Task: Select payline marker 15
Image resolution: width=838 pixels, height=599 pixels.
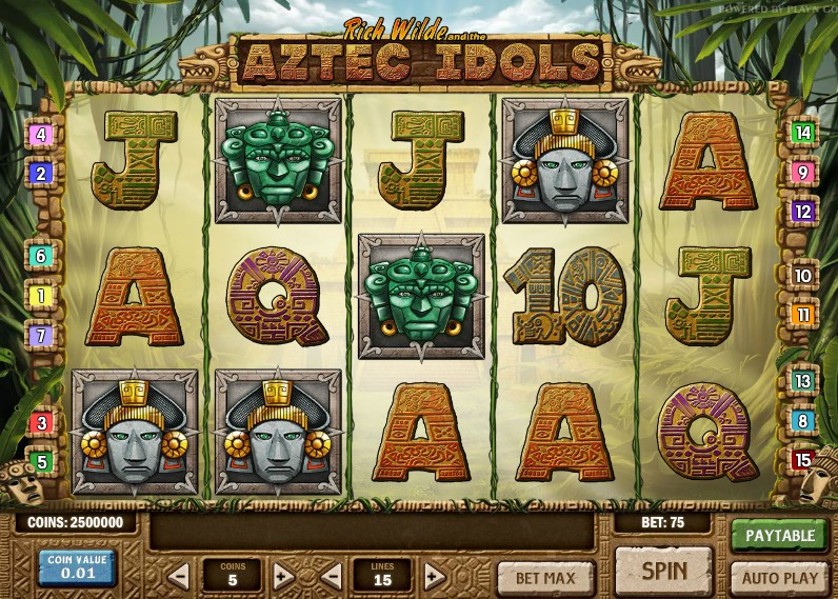Action: (x=802, y=460)
